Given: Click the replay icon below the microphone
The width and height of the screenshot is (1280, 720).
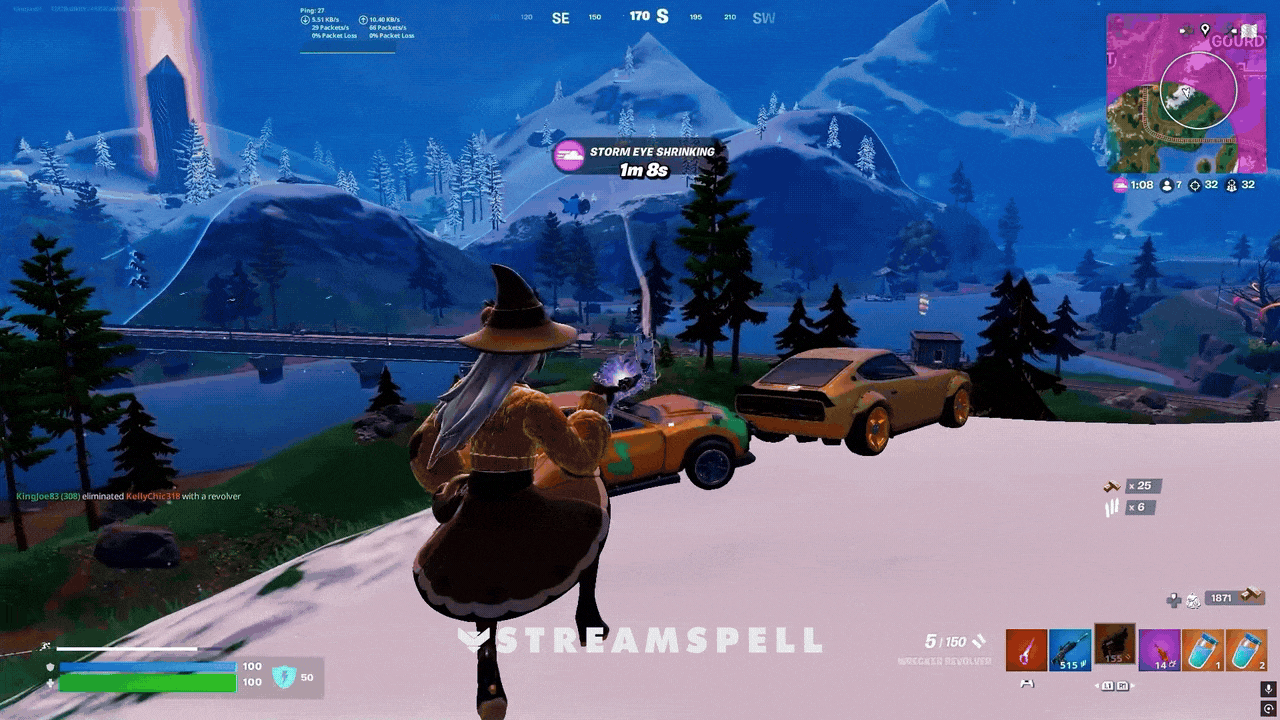Looking at the screenshot, I should [x=1268, y=708].
